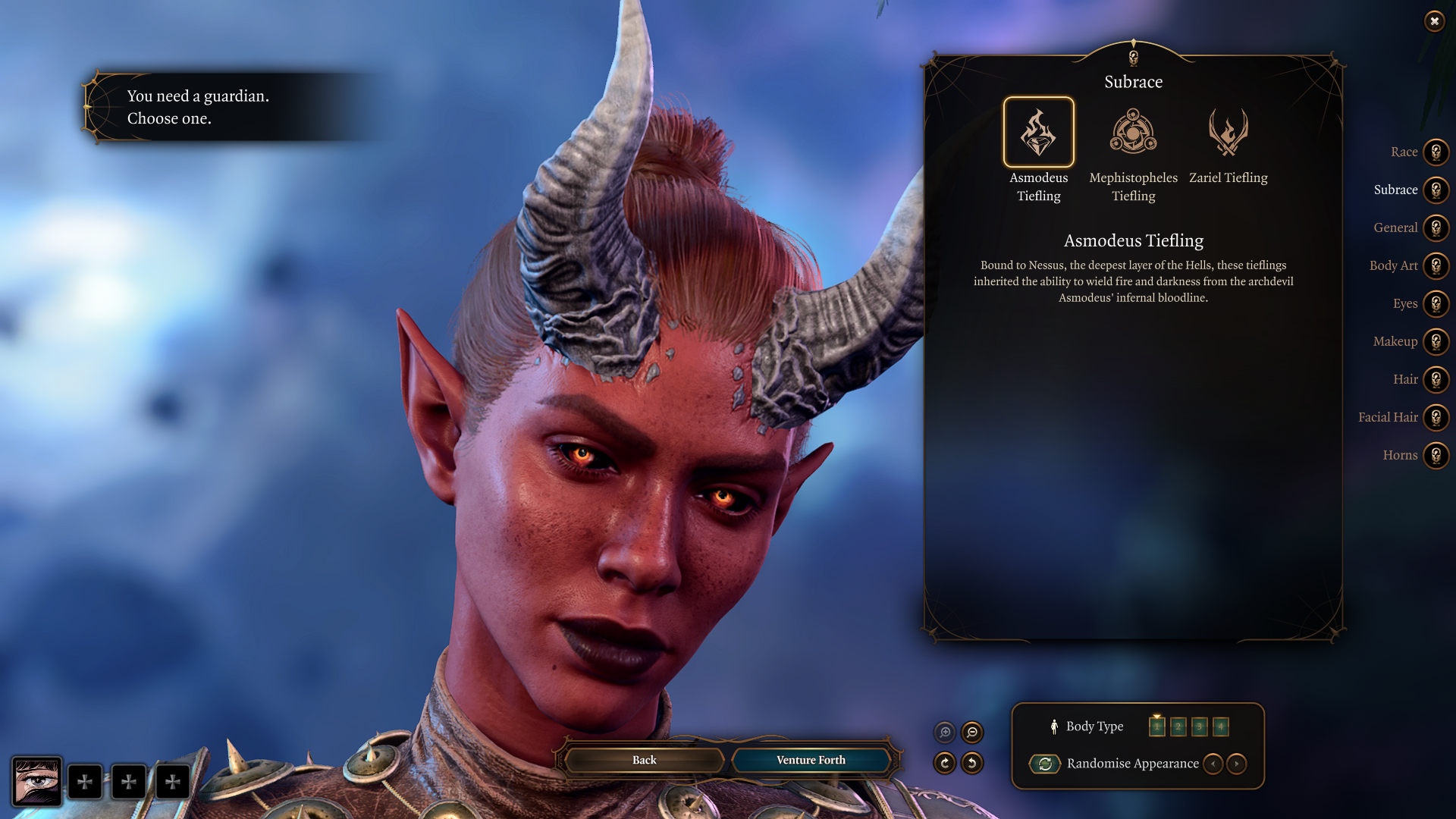
Task: Select the Mephistopheles Tiefling subrace icon
Action: pos(1133,132)
